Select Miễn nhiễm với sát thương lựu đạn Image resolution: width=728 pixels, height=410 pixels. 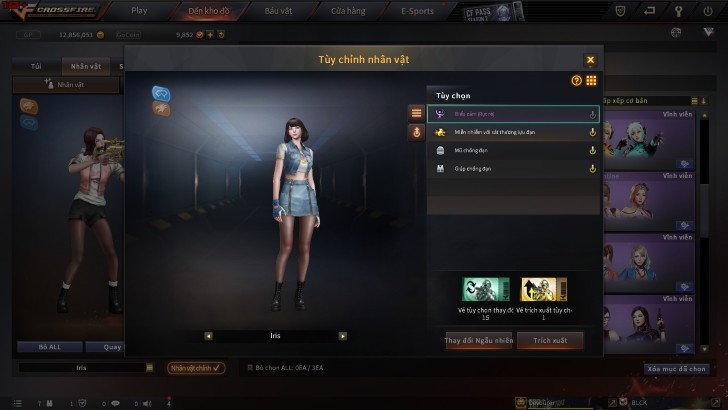[x=512, y=132]
